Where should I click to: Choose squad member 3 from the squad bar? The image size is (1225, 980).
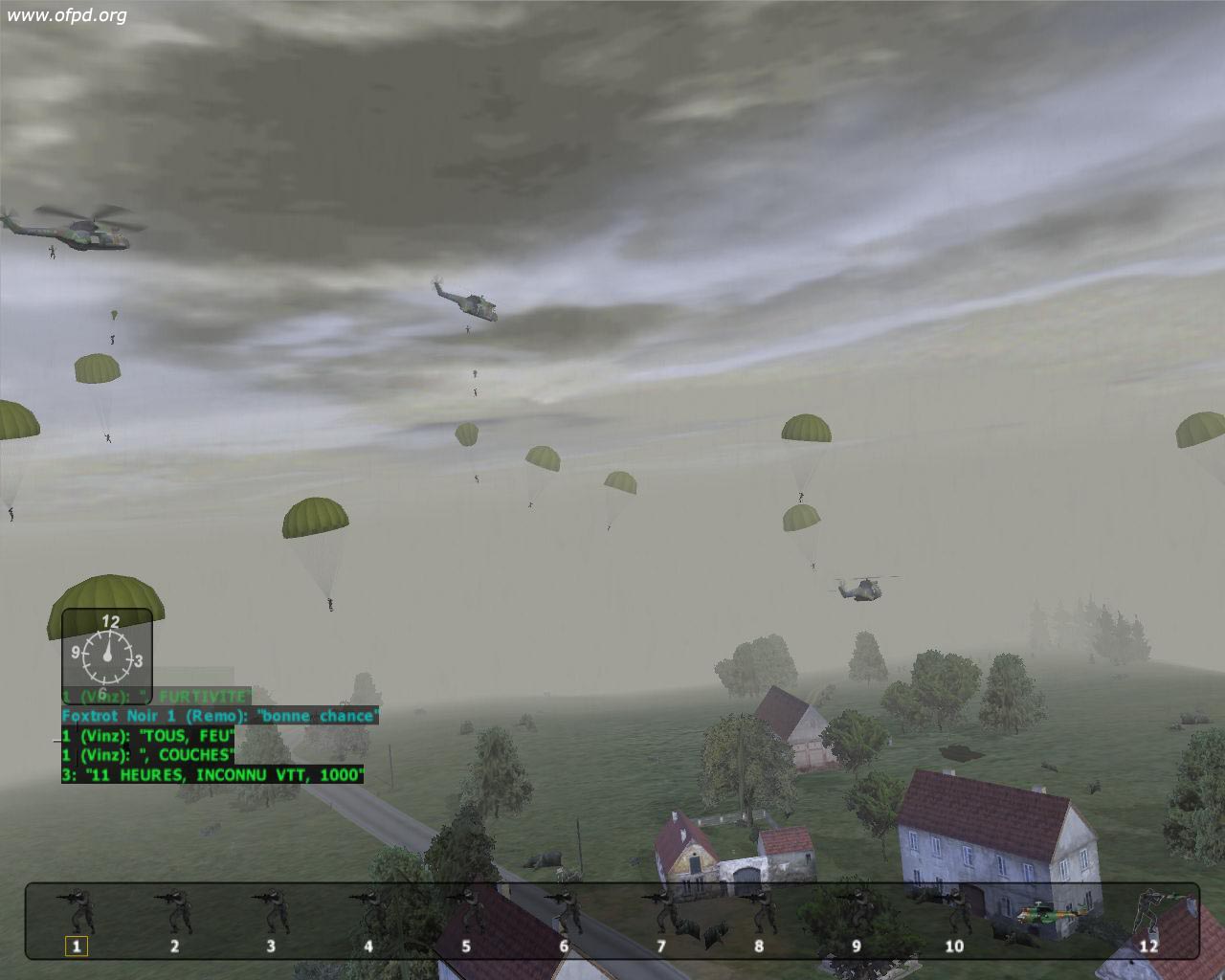click(x=271, y=913)
